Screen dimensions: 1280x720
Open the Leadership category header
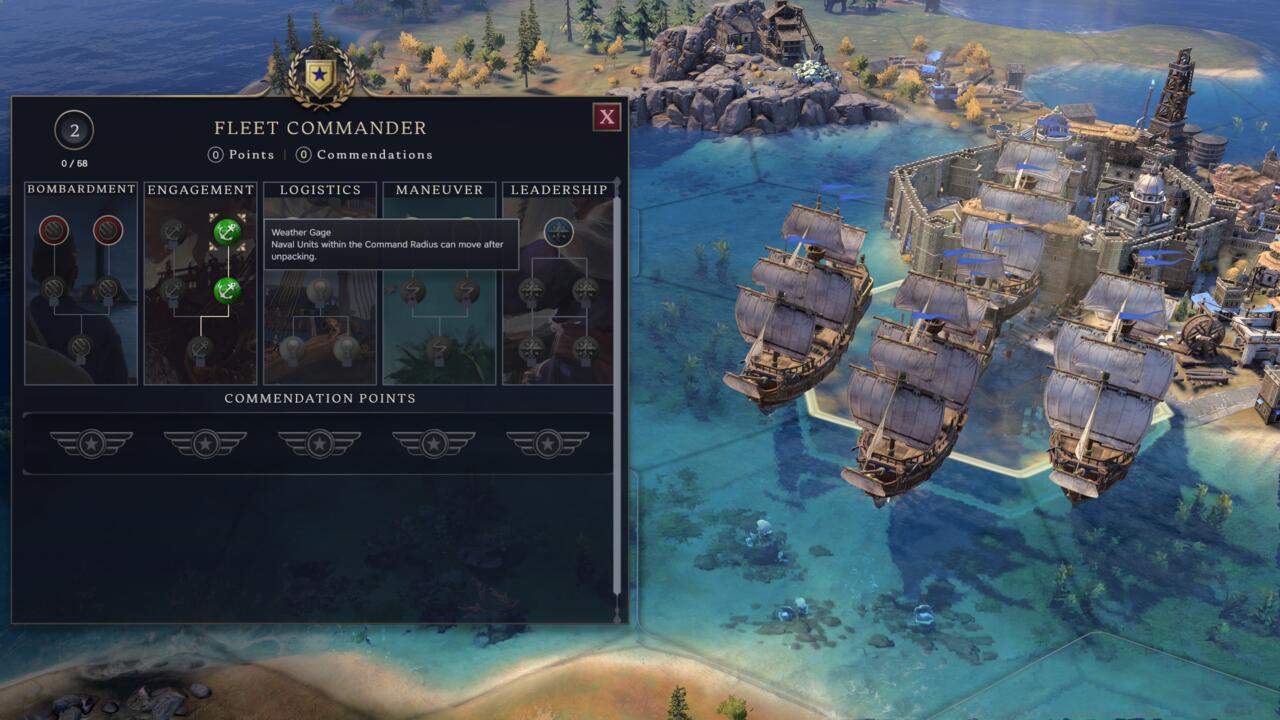(560, 188)
